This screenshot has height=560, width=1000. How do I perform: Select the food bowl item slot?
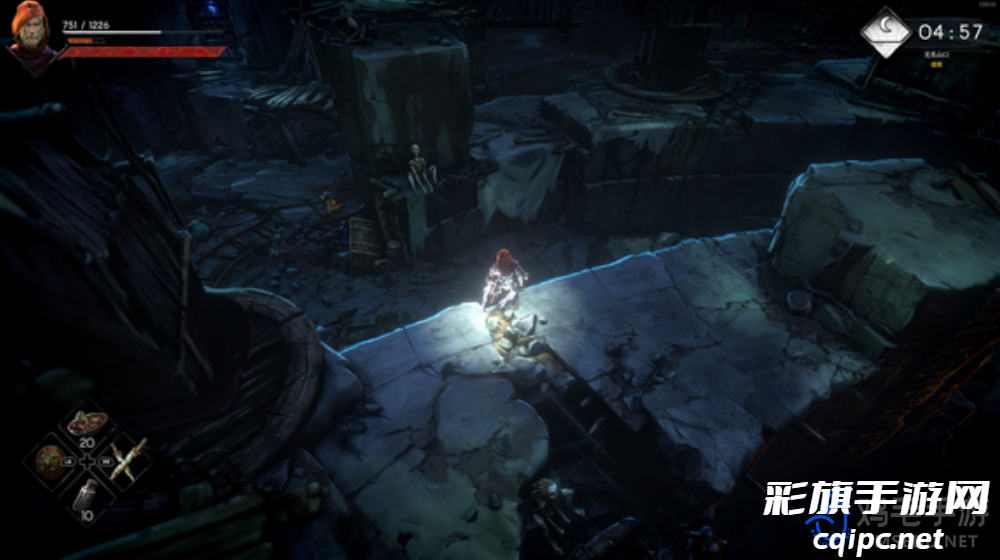pos(88,422)
